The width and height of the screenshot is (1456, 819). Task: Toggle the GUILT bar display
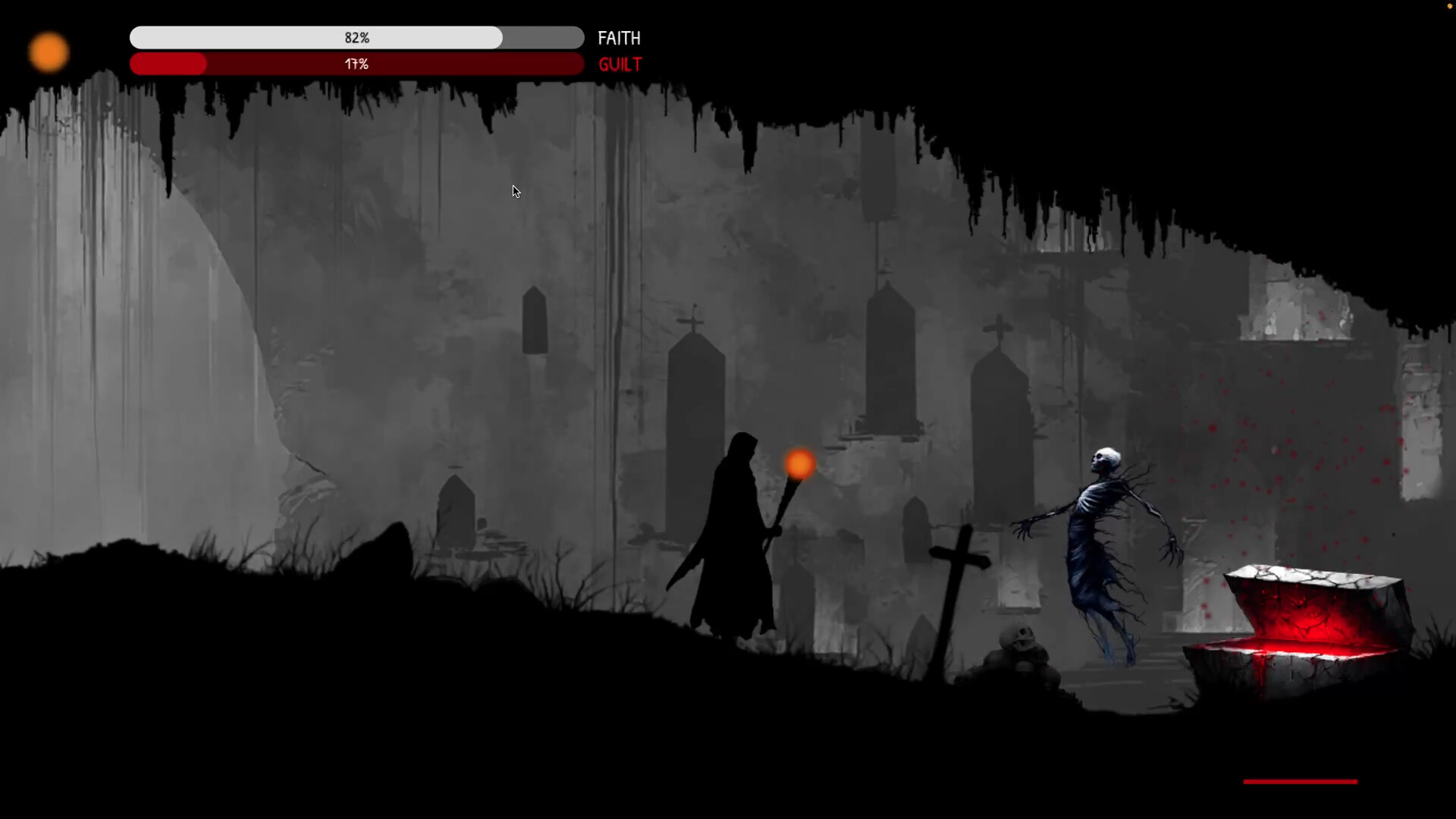coord(356,64)
